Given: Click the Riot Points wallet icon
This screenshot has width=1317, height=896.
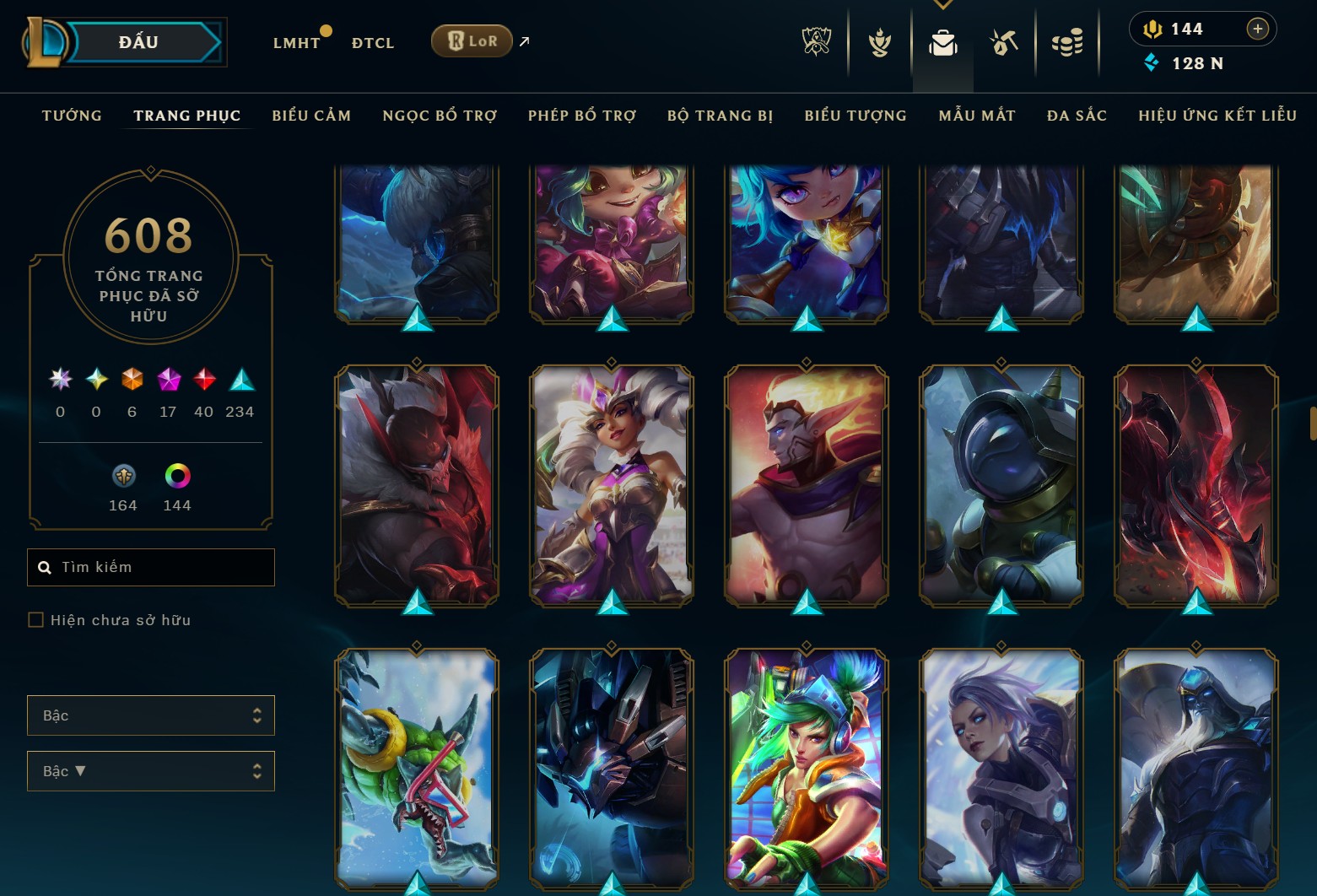Looking at the screenshot, I should tap(1152, 28).
